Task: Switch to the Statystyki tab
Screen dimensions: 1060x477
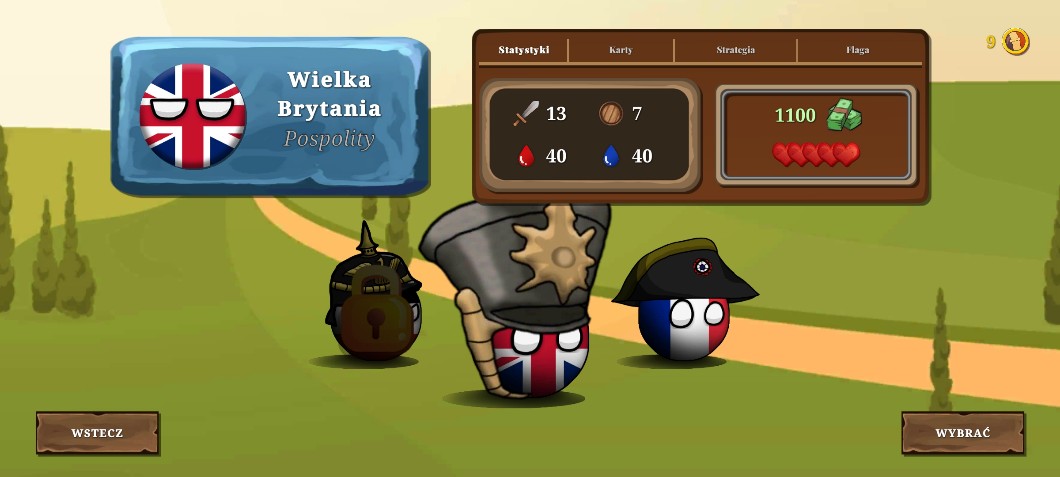Action: pyautogui.click(x=524, y=50)
